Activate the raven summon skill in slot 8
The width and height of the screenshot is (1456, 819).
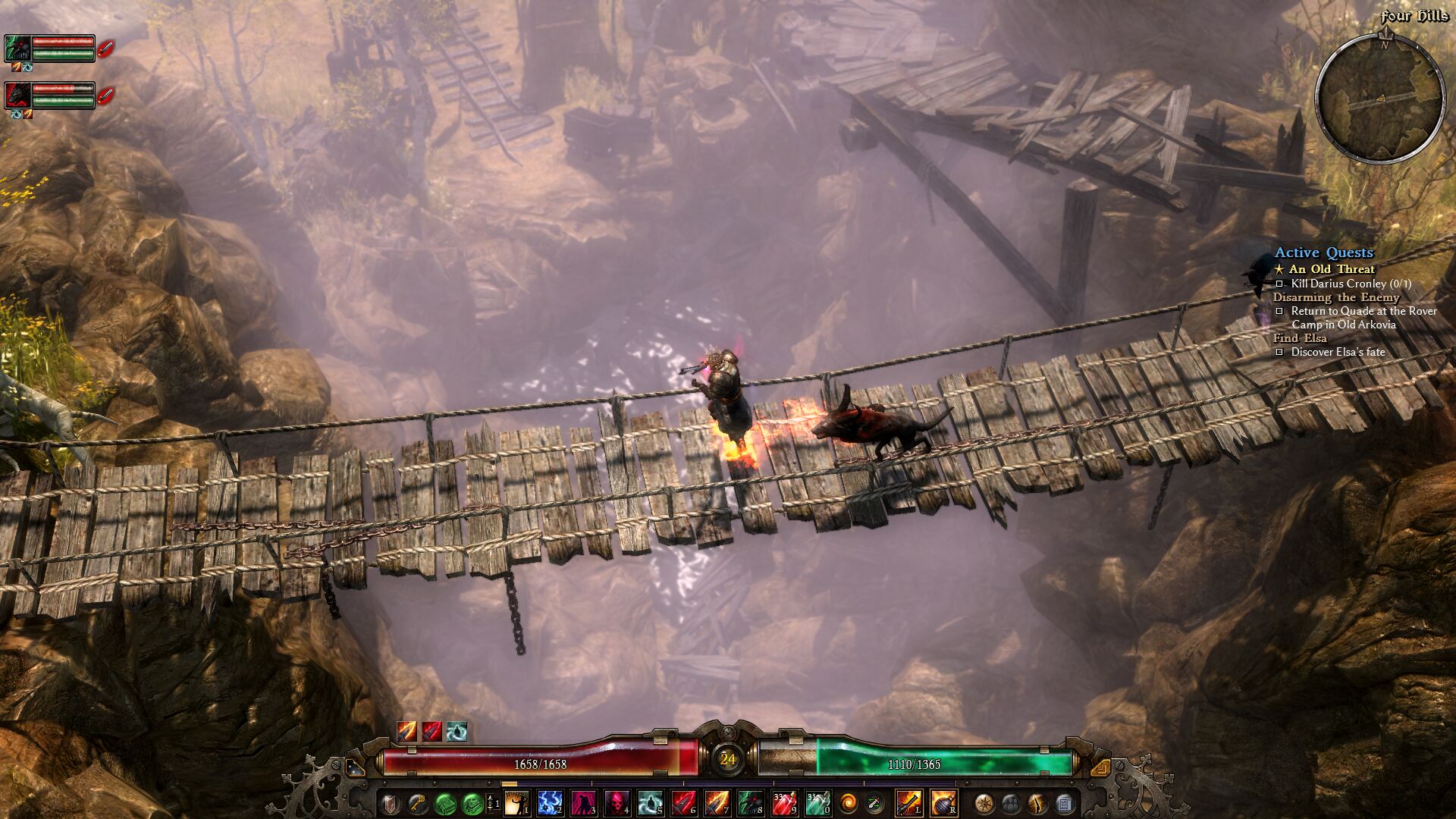[x=750, y=802]
